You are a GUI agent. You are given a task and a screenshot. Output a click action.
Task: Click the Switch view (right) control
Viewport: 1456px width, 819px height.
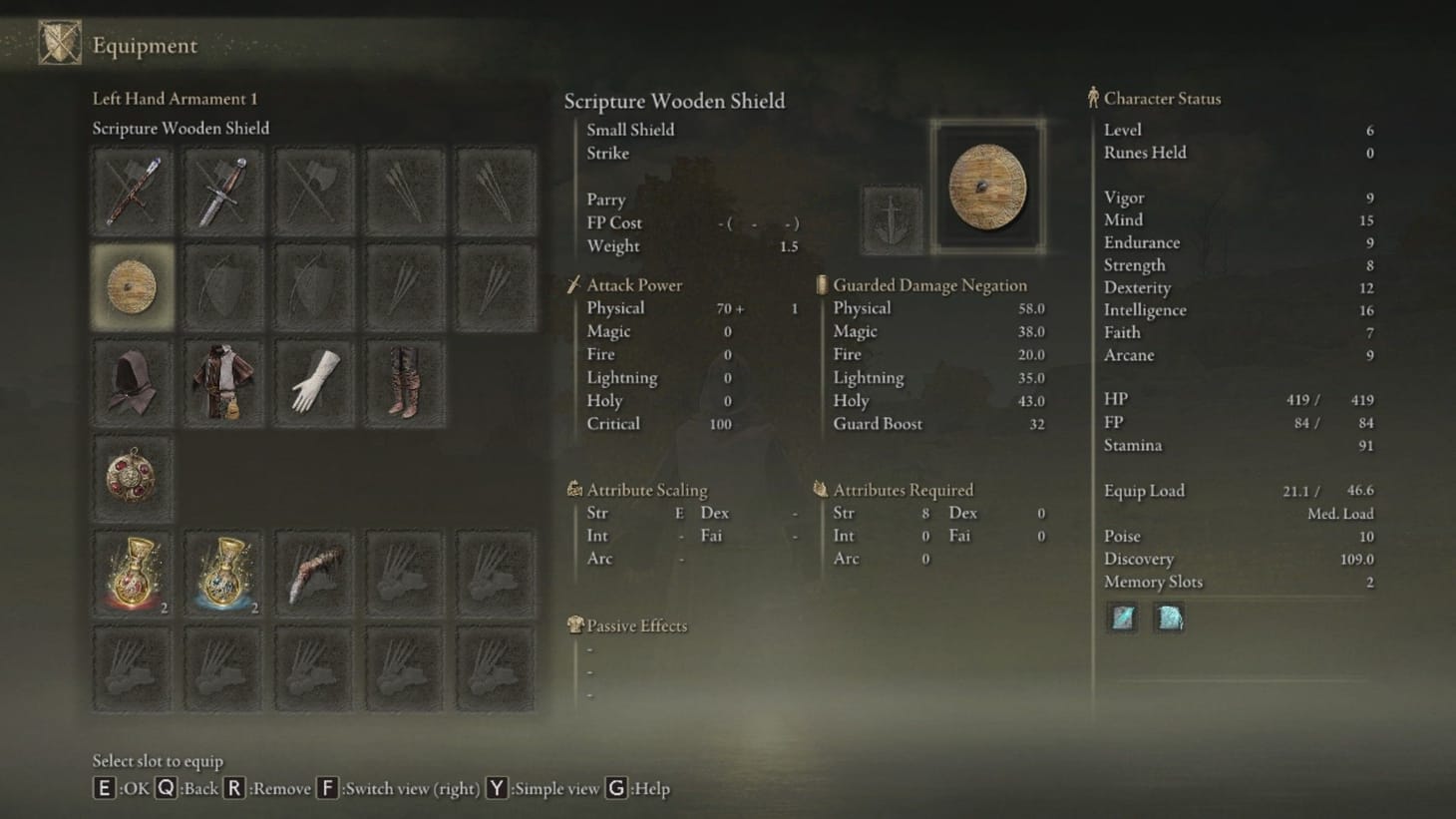328,788
